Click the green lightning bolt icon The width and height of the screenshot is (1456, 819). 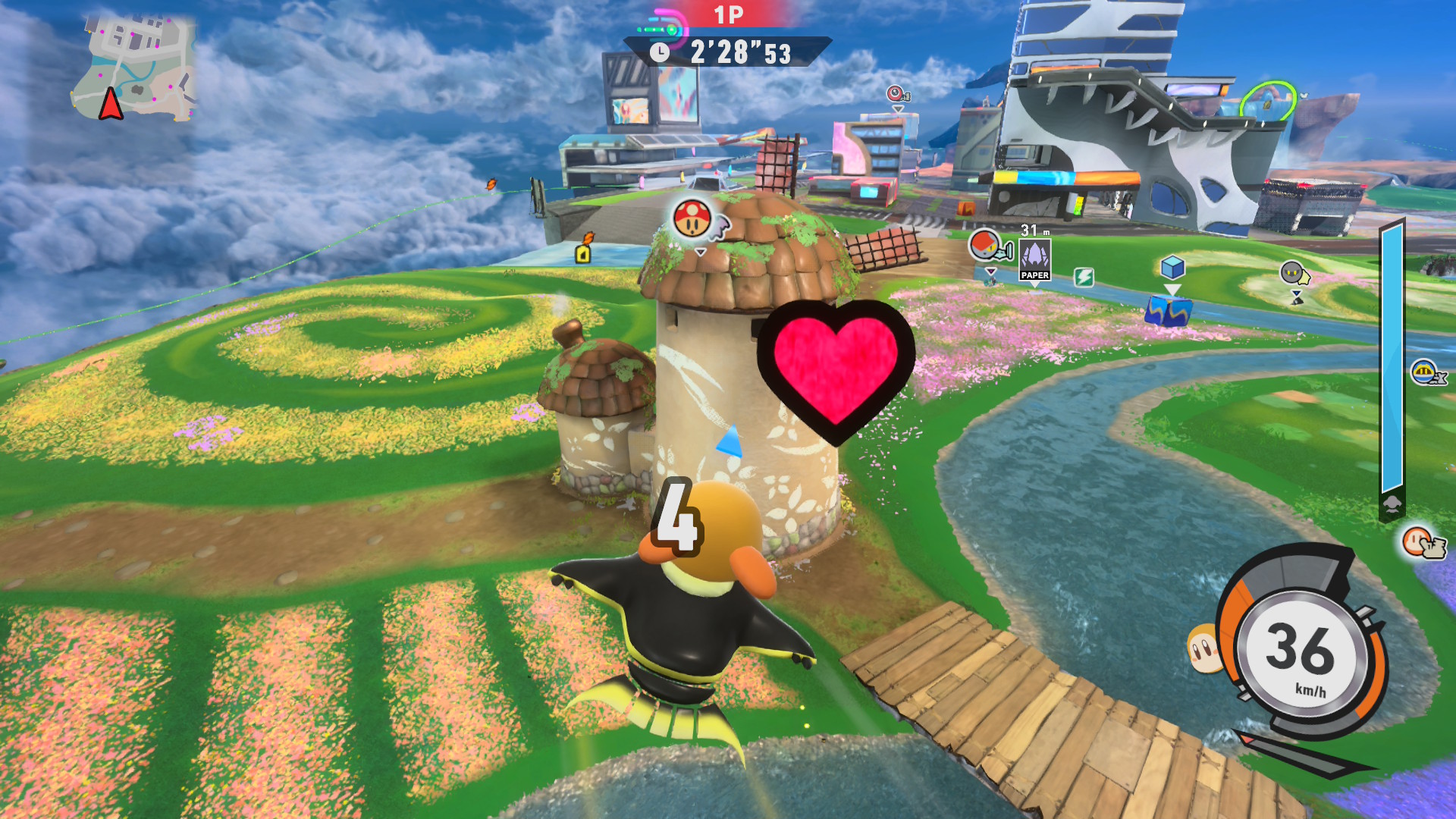point(1084,278)
